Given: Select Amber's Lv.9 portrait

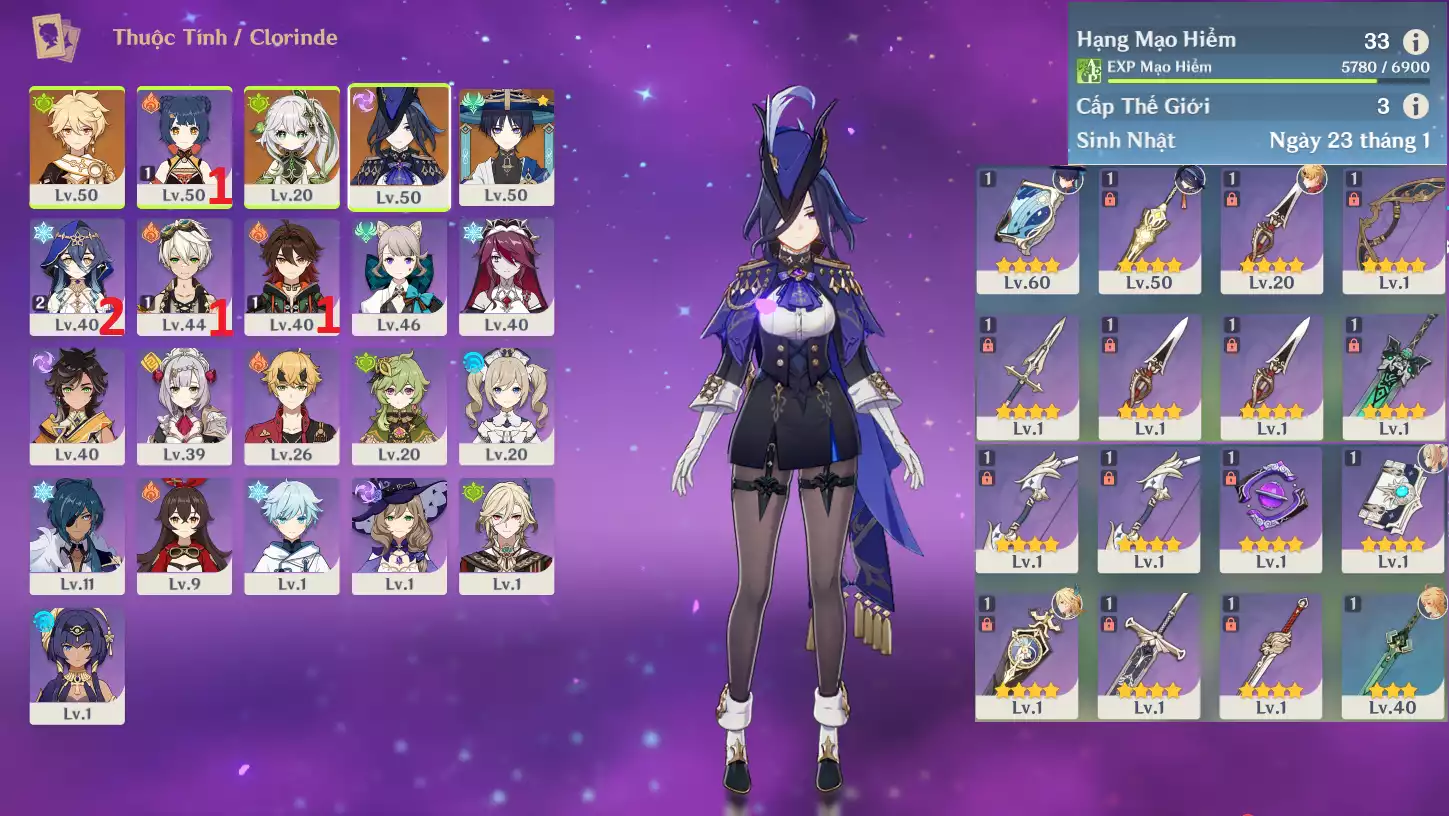Looking at the screenshot, I should point(184,535).
